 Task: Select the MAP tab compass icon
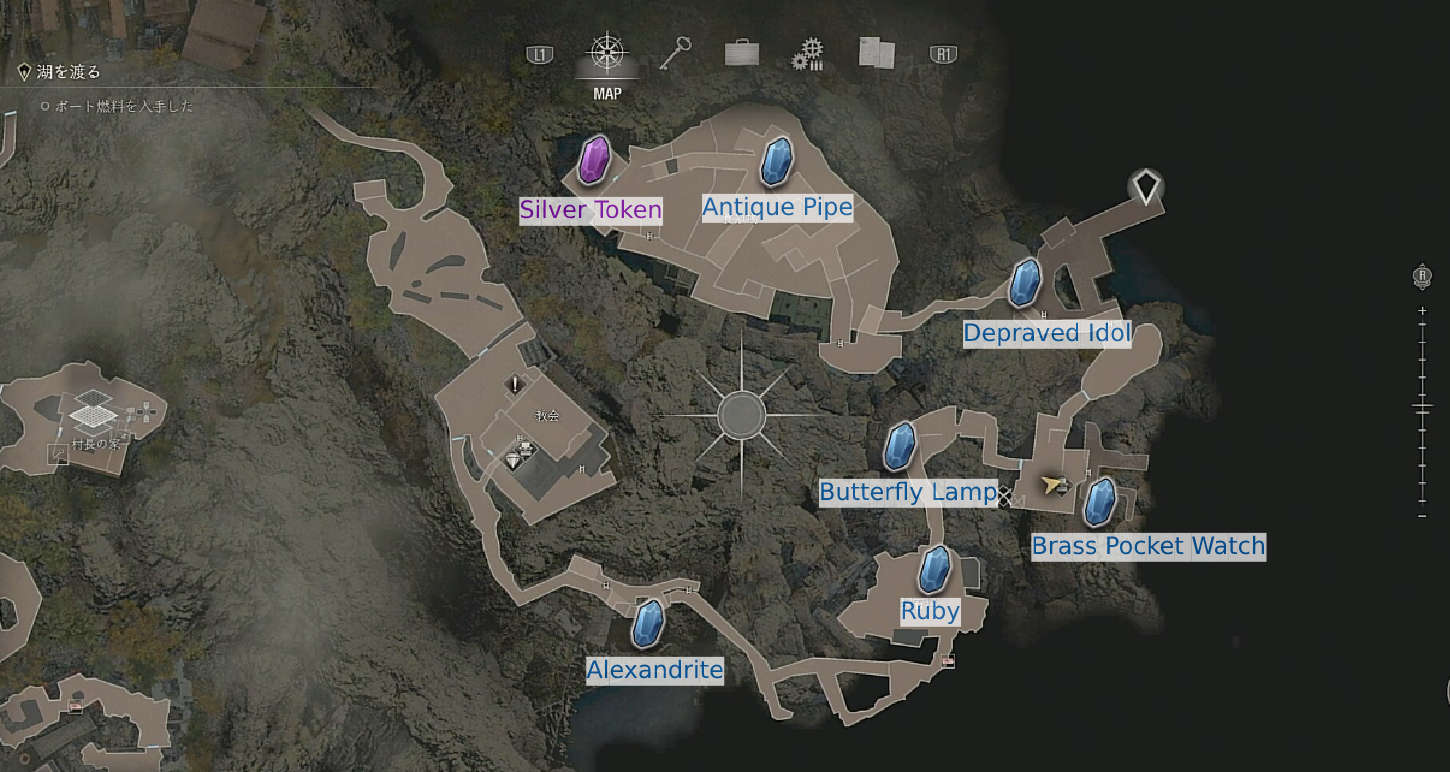click(x=606, y=54)
